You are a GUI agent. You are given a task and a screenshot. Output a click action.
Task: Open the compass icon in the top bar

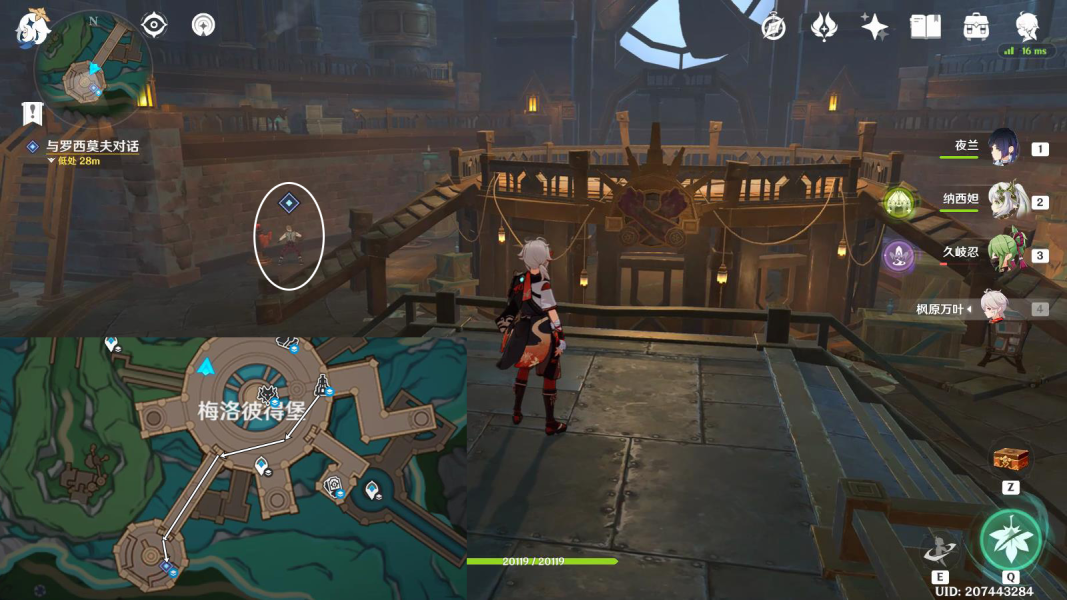pos(773,27)
